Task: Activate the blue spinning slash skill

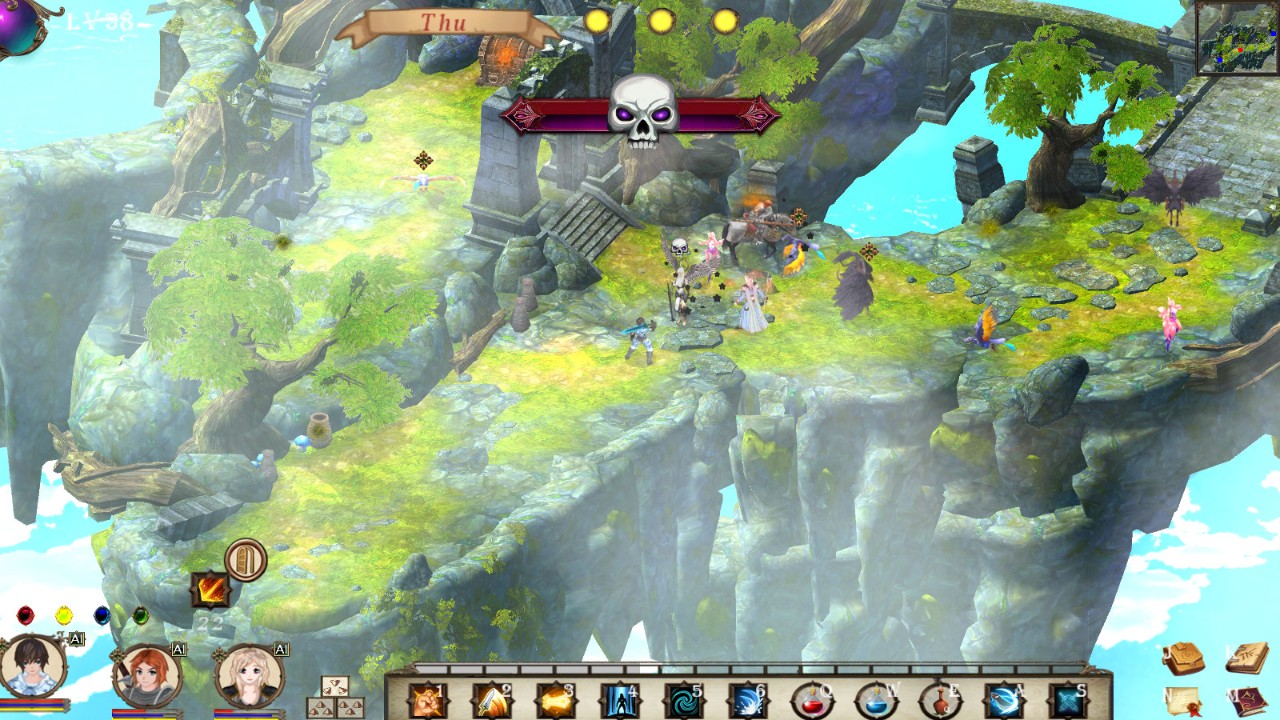Action: 1003,700
